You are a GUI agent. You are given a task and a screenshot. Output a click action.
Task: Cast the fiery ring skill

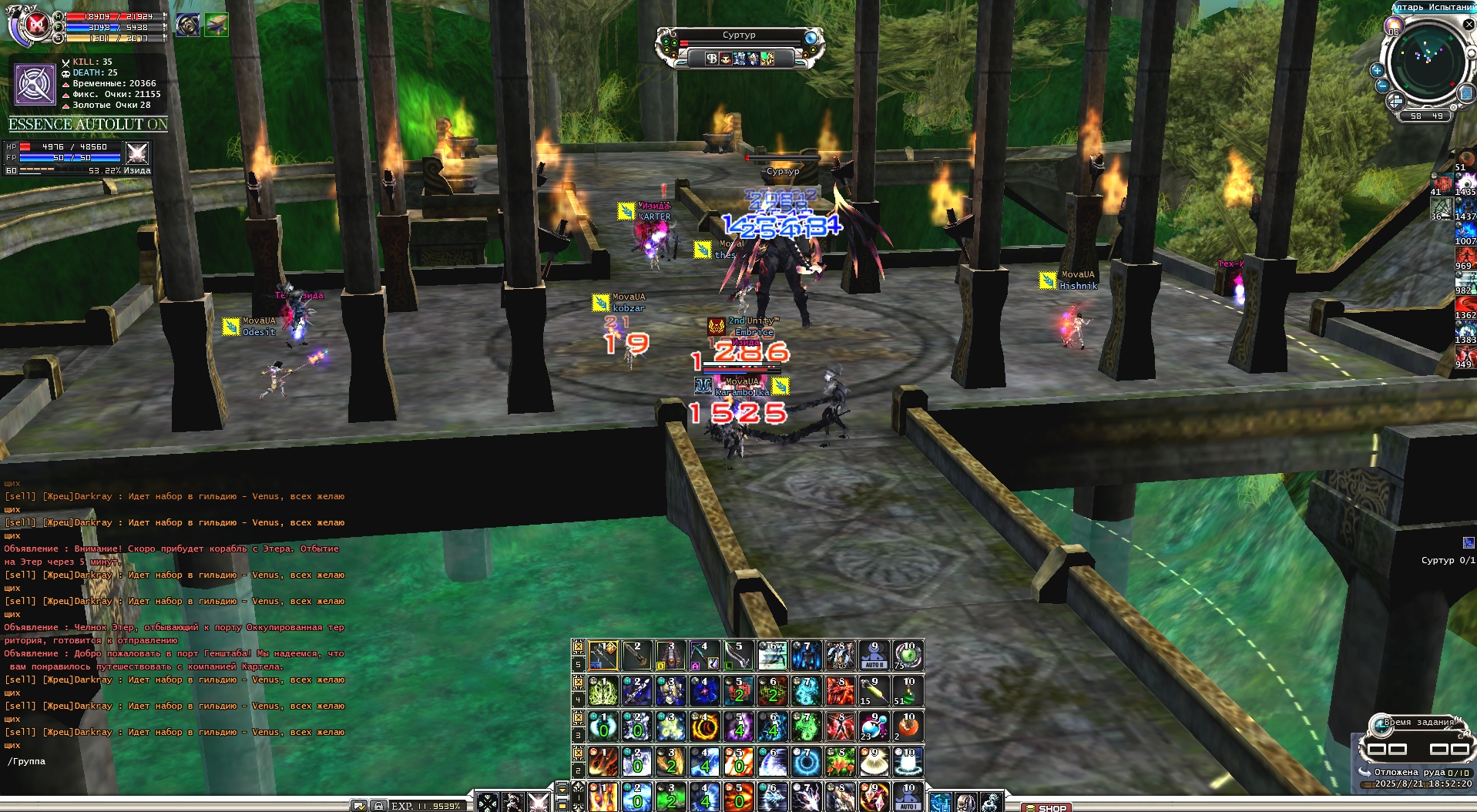(704, 726)
